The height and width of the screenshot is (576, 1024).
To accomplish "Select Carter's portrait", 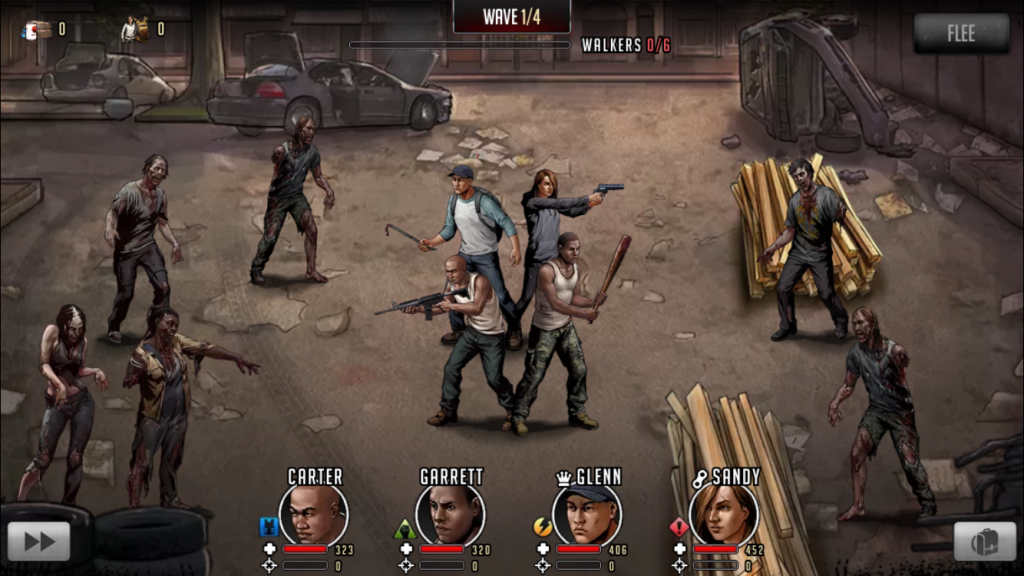I will [x=313, y=514].
